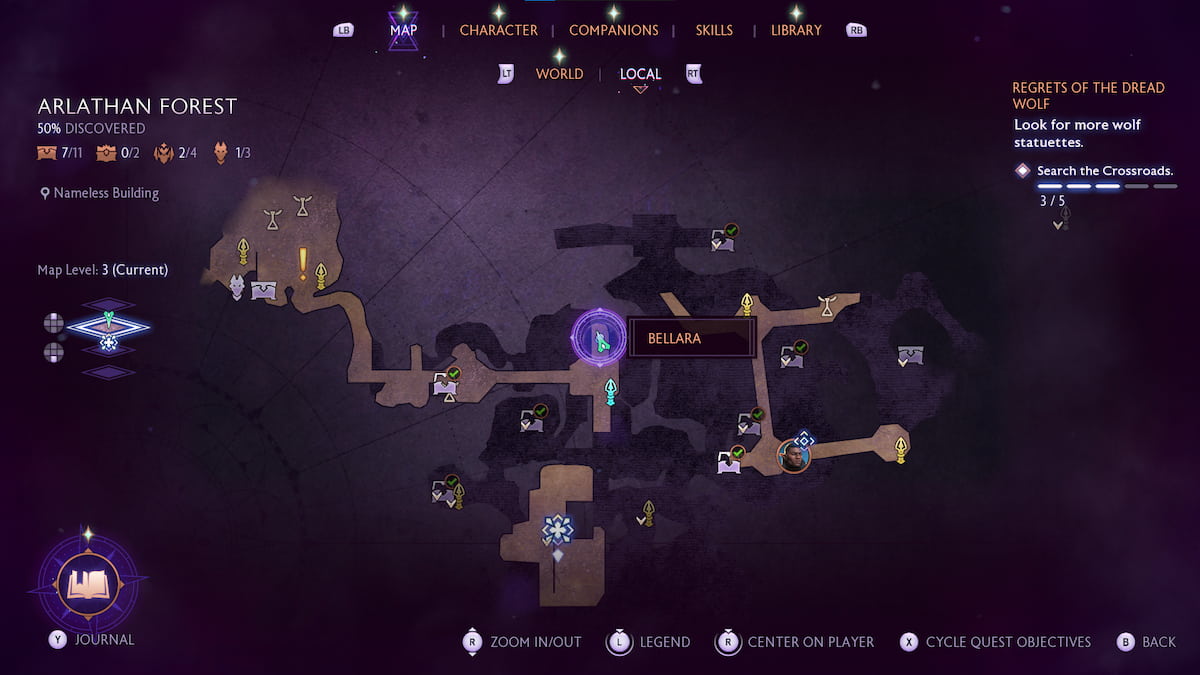Click the companion portrait map marker
This screenshot has height=675, width=1200.
793,457
